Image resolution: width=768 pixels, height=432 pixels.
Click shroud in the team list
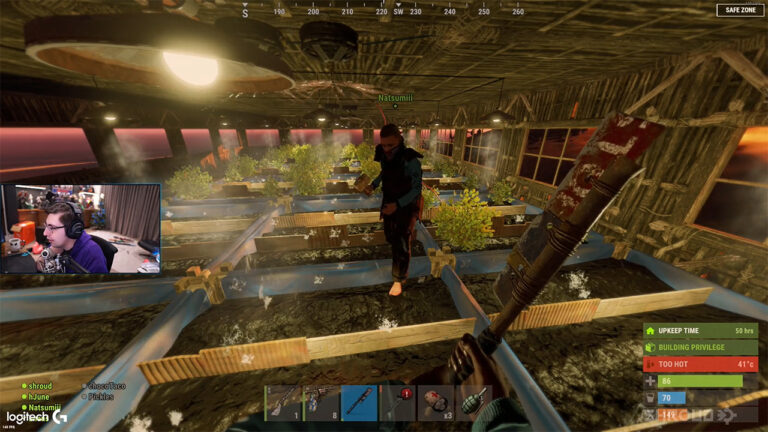click(x=40, y=385)
